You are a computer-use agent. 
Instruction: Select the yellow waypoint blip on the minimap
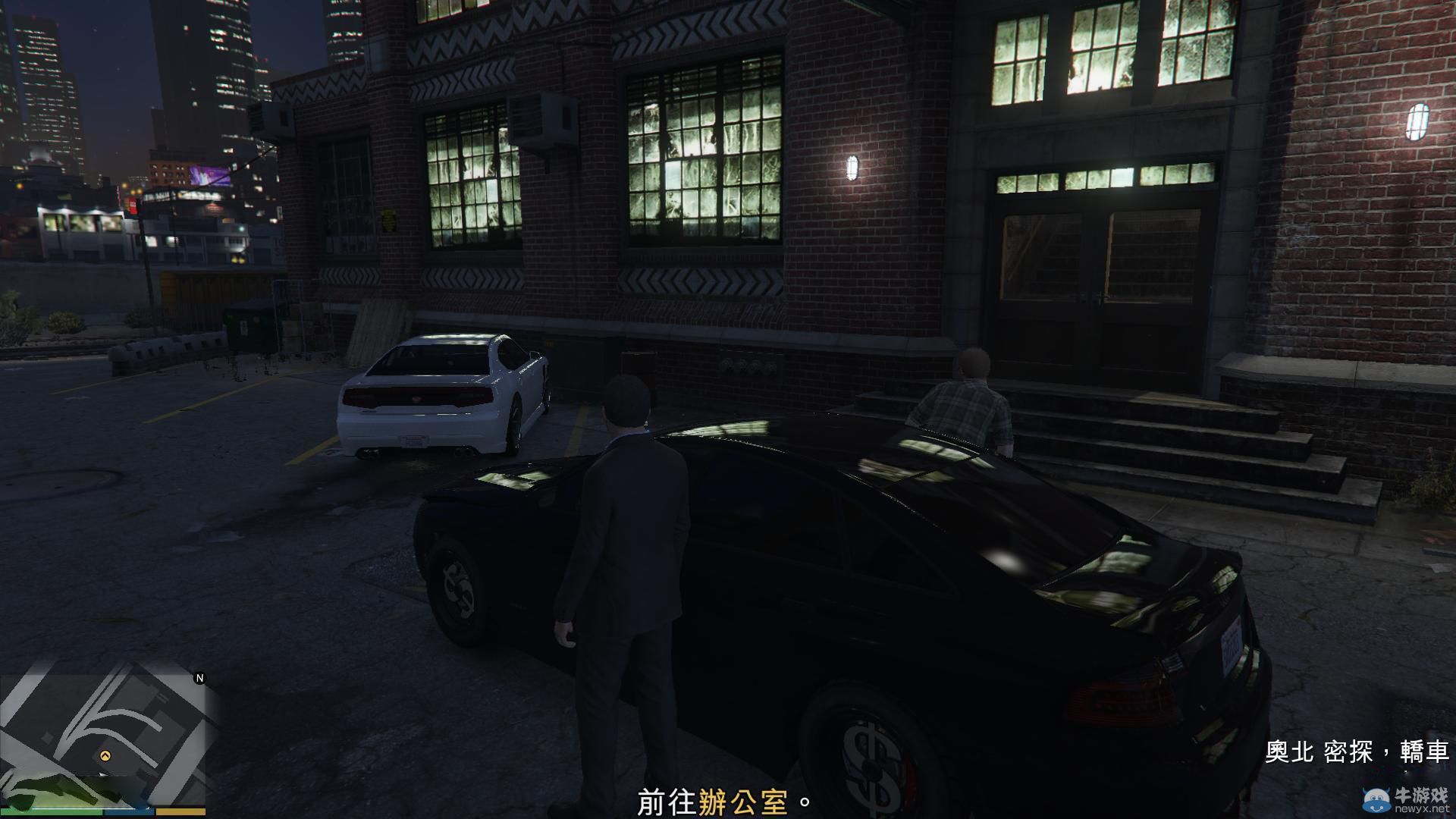point(105,755)
